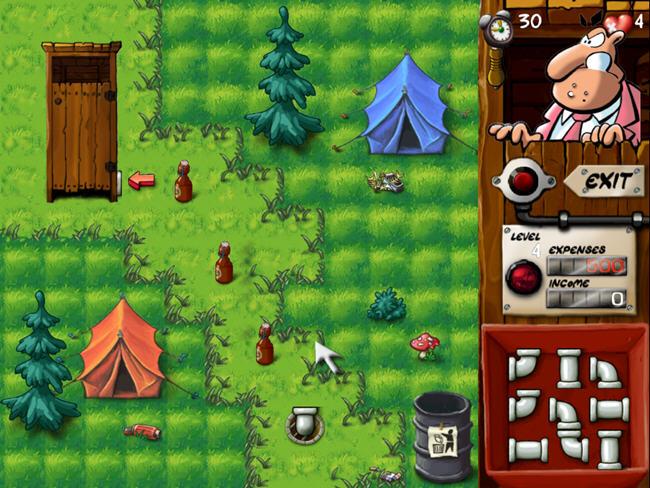Activate the red button on the Level panel
650x488 pixels.
(522, 277)
